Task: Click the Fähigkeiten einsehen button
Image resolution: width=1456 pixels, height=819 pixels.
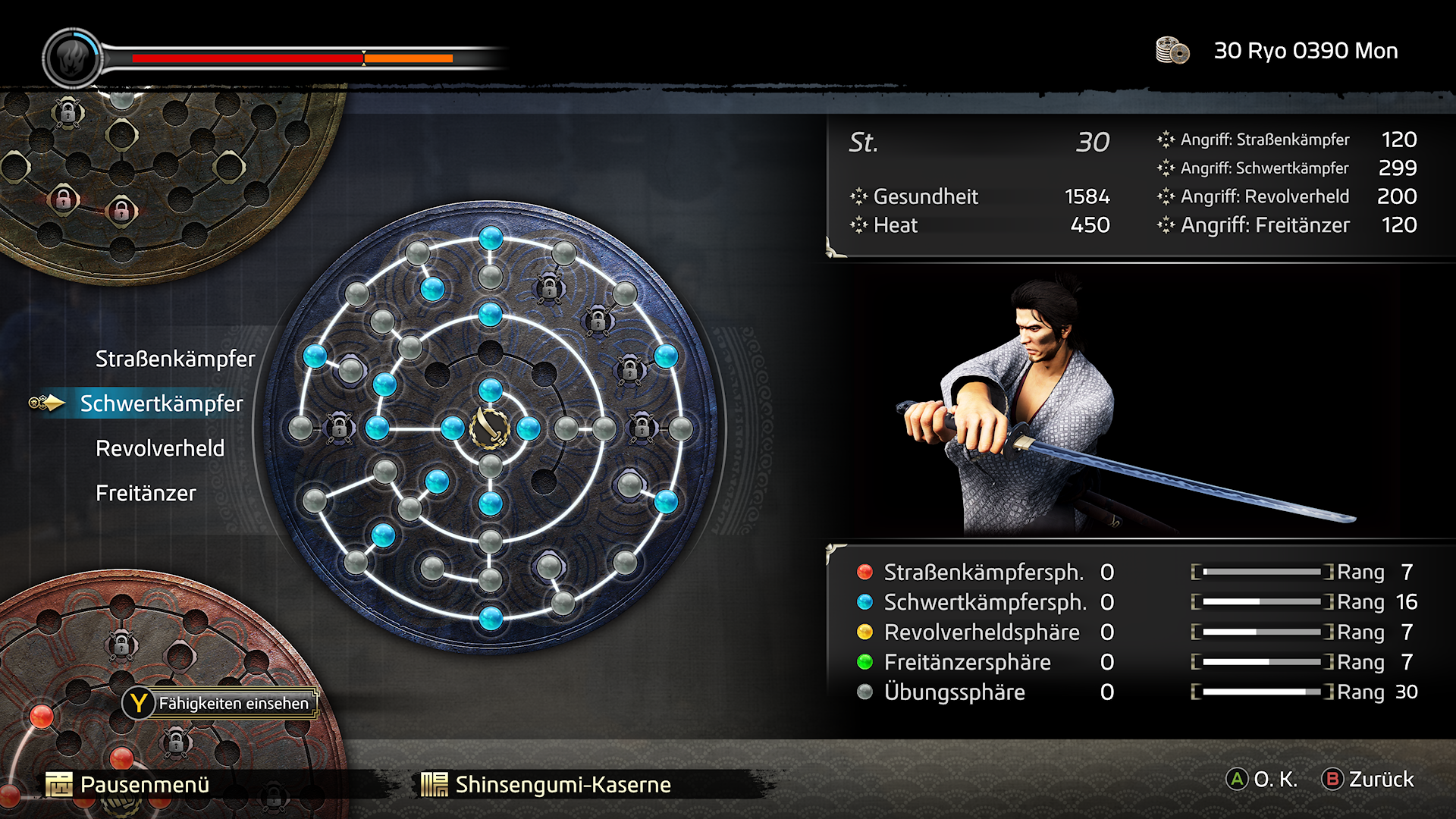Action: (x=221, y=703)
